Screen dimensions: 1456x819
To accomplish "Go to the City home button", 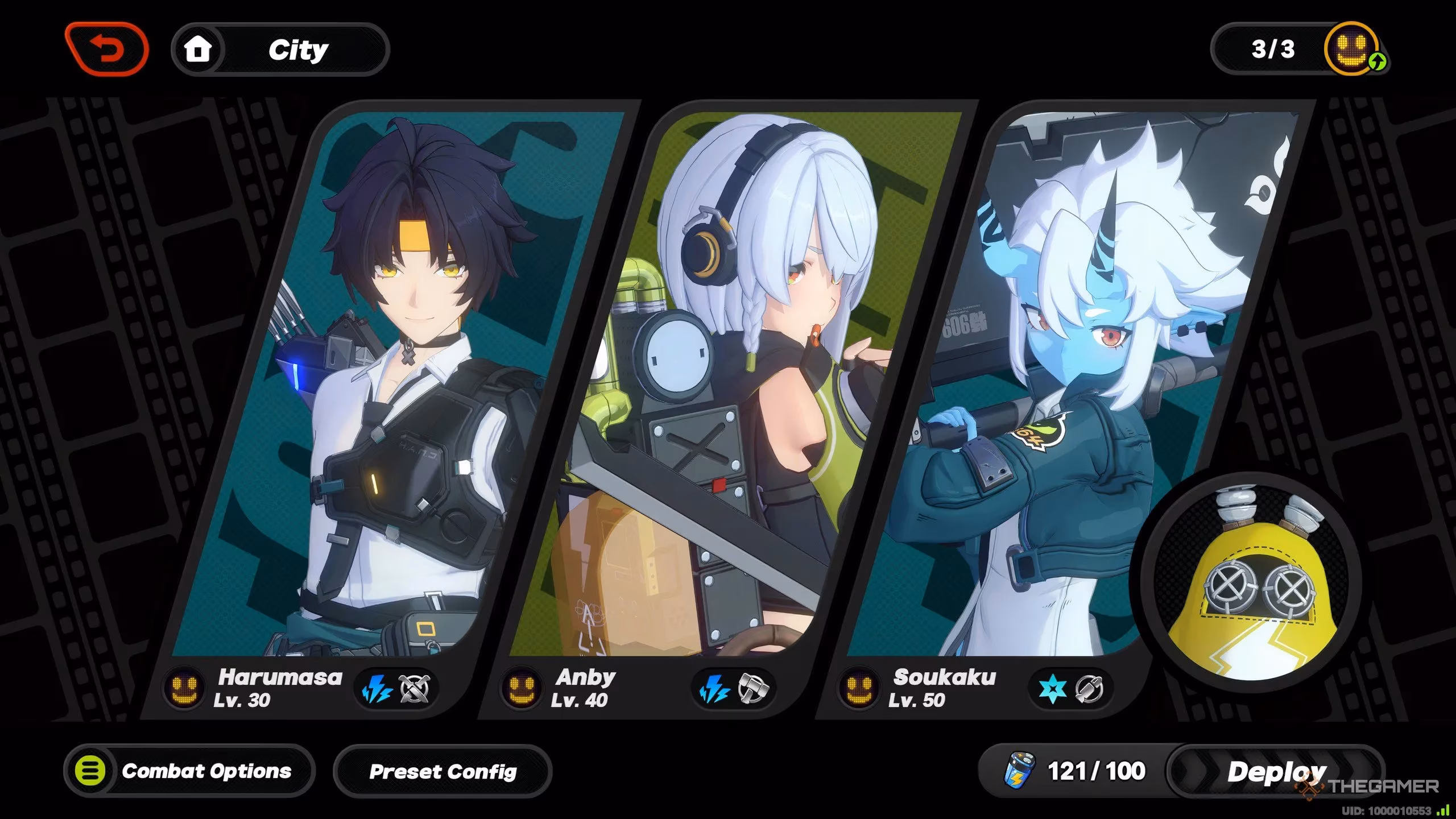I will 280,50.
